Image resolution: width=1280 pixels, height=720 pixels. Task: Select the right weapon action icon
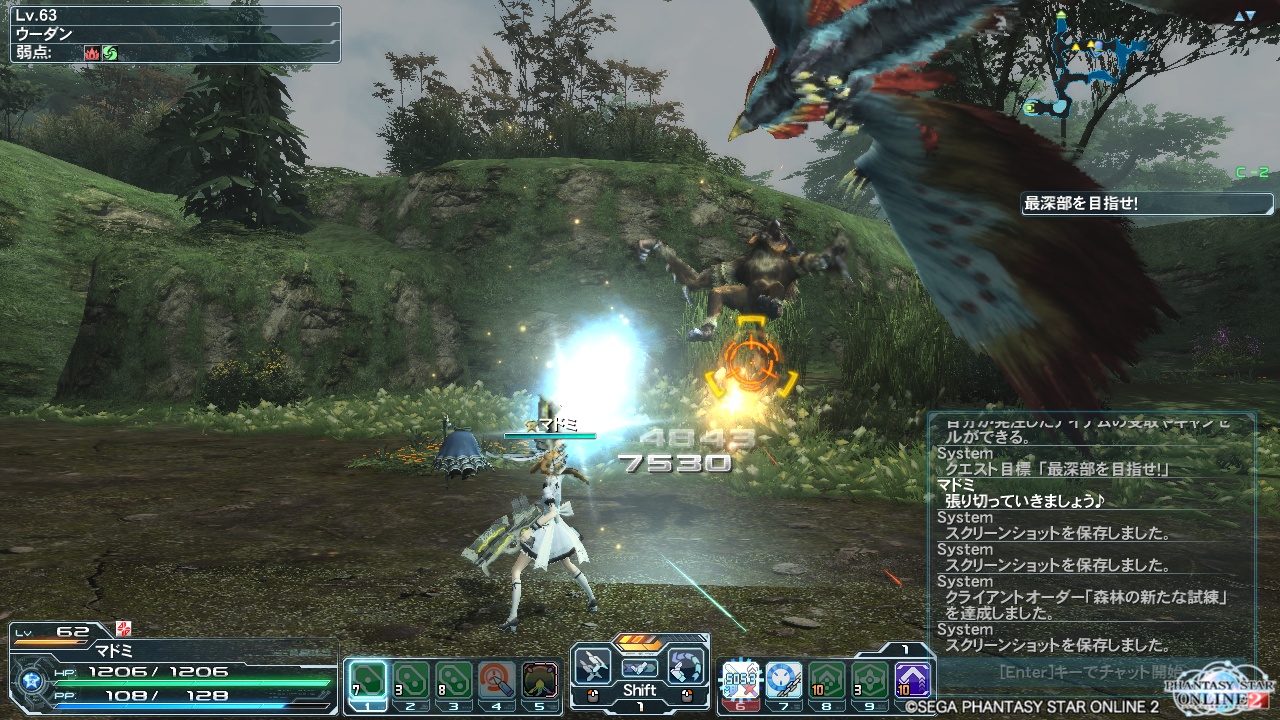pos(686,666)
